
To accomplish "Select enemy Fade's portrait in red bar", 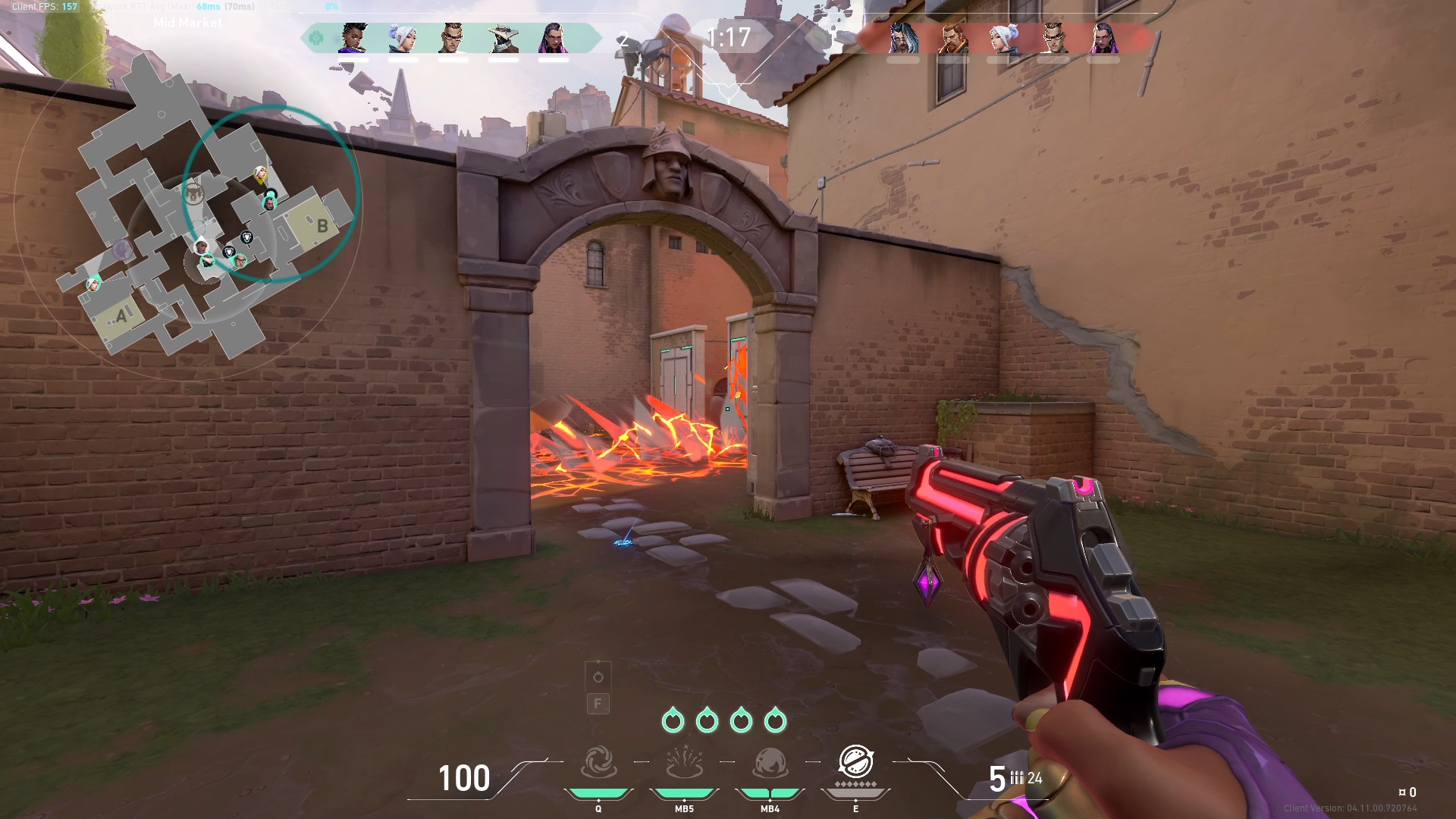I will coord(903,38).
